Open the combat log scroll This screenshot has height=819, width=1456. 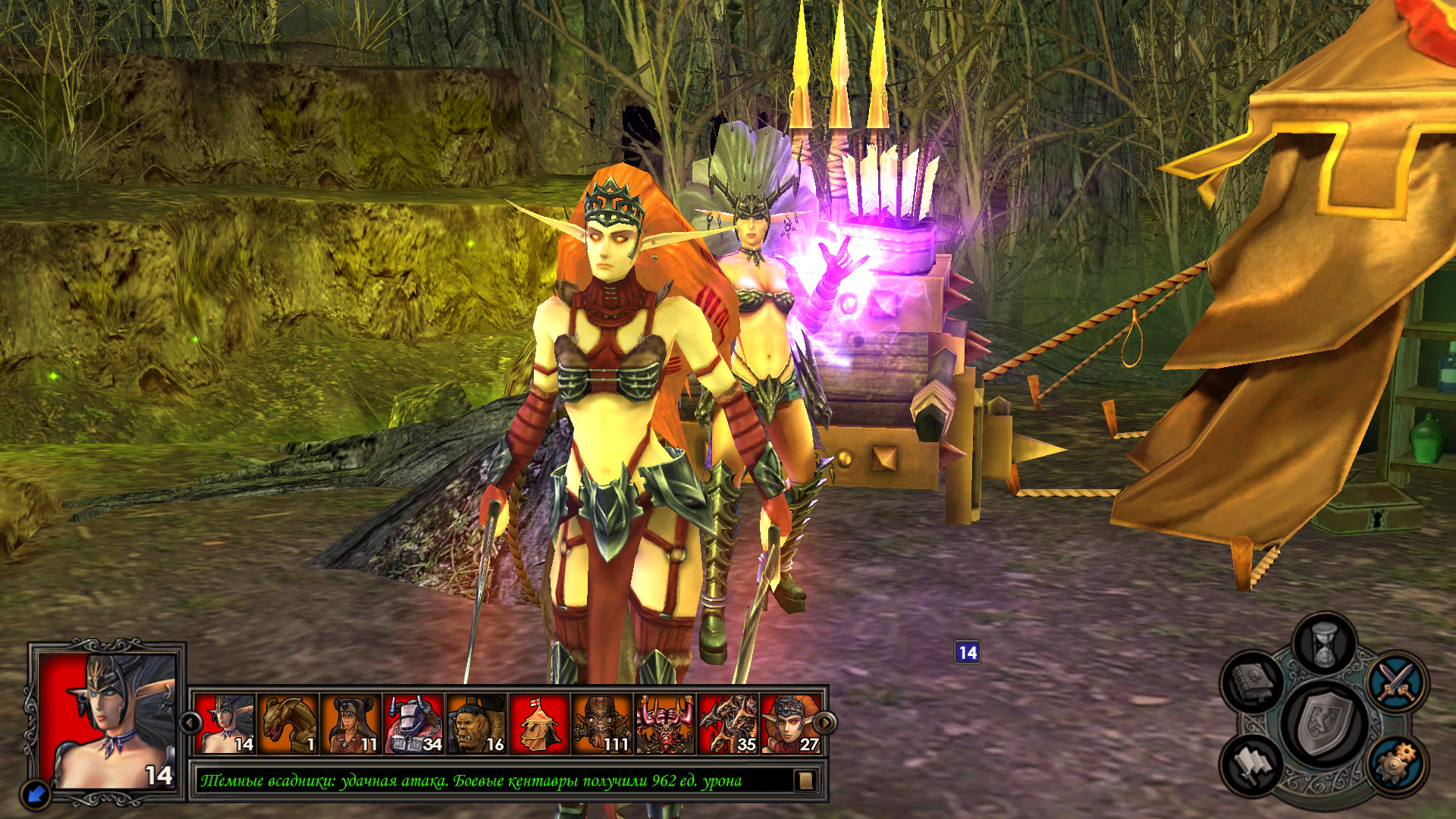click(805, 780)
